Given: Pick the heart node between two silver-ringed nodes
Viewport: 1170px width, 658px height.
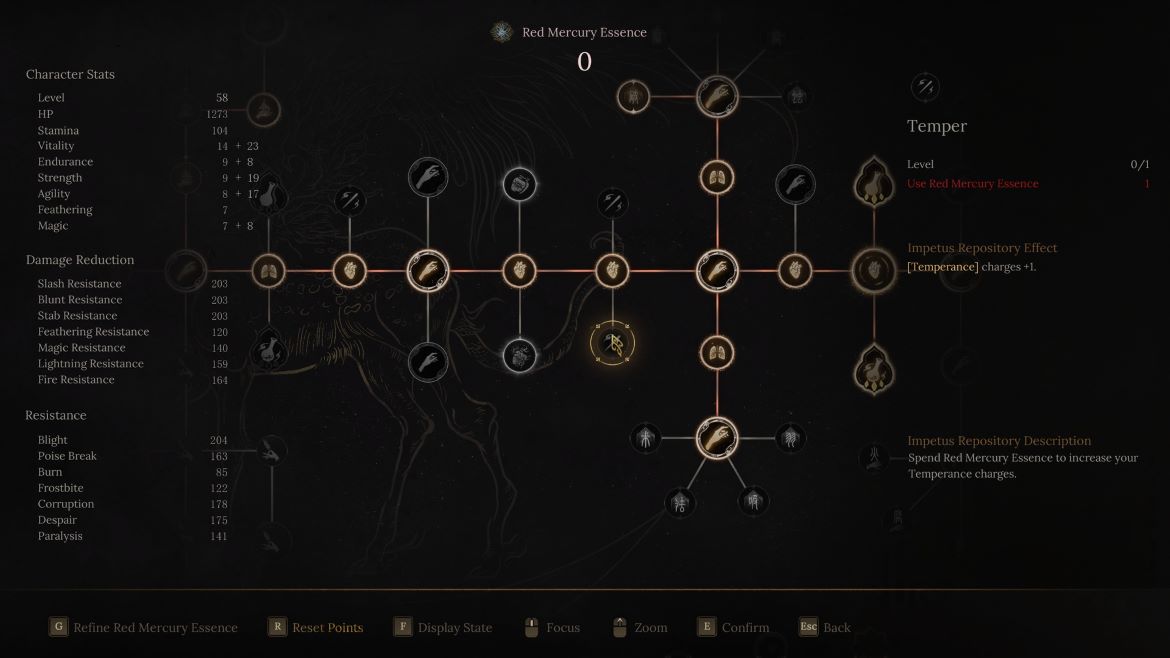Looking at the screenshot, I should 519,270.
